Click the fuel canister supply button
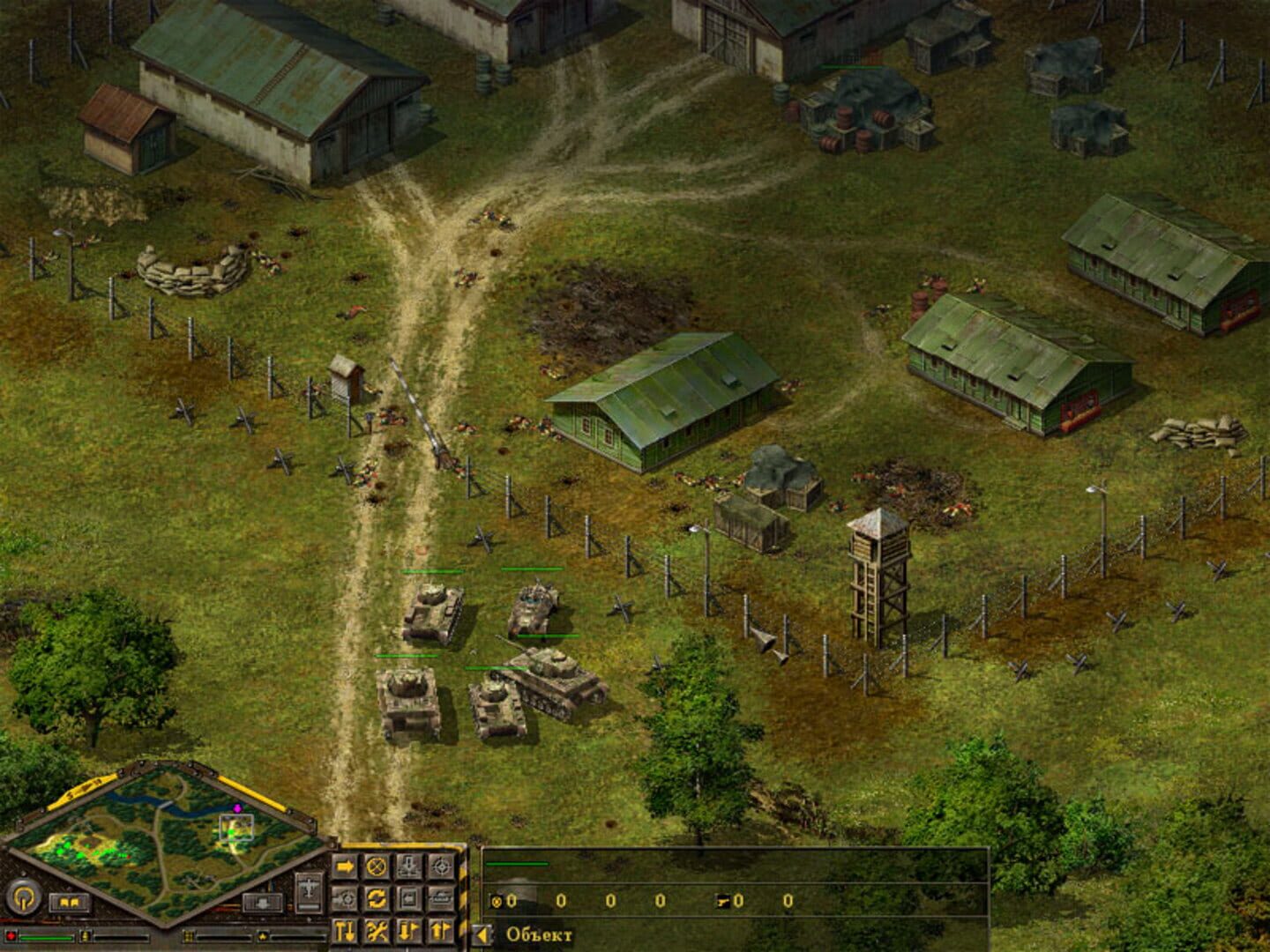 pyautogui.click(x=85, y=935)
